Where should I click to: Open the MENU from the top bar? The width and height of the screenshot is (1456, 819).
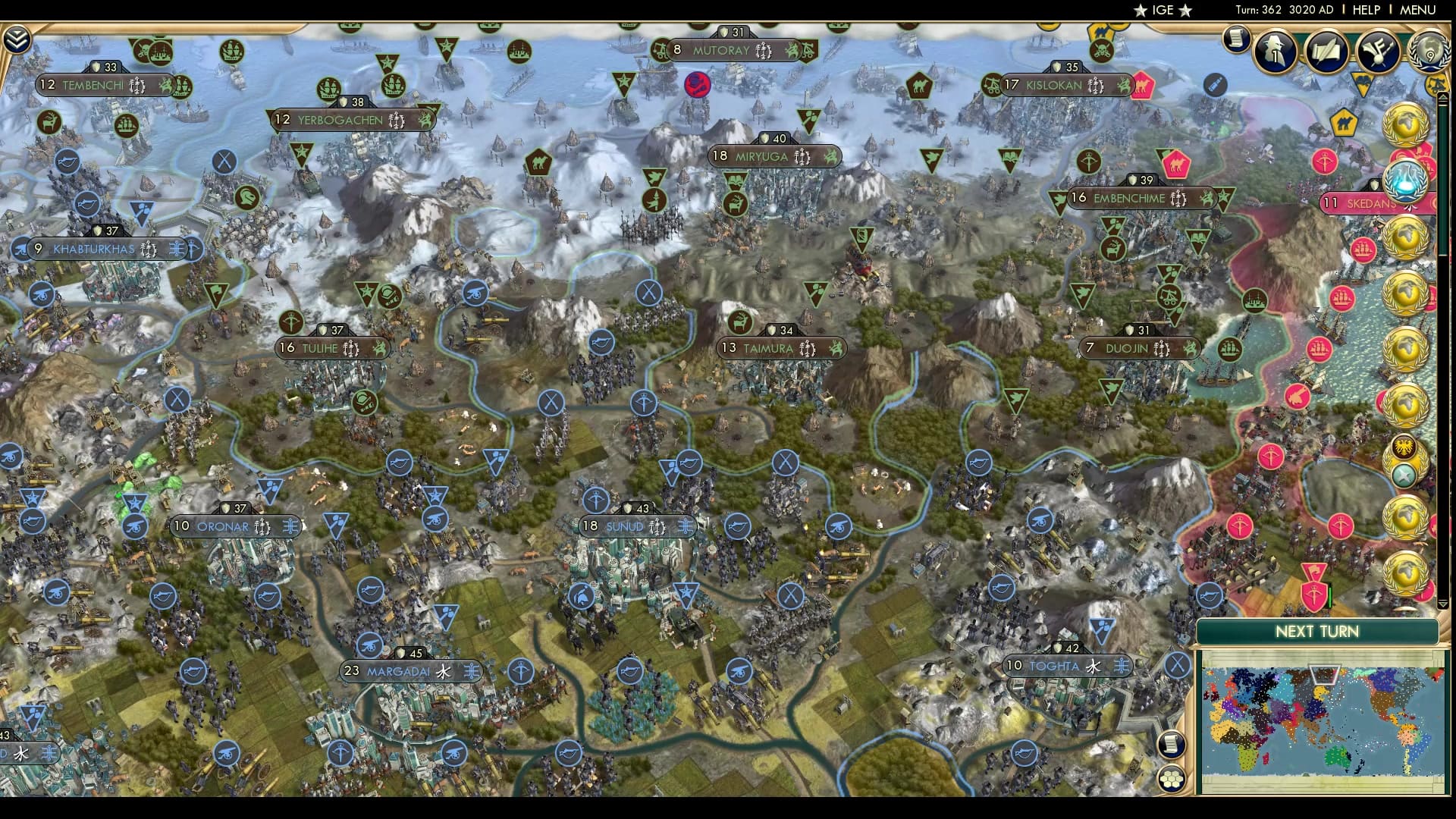coord(1419,11)
